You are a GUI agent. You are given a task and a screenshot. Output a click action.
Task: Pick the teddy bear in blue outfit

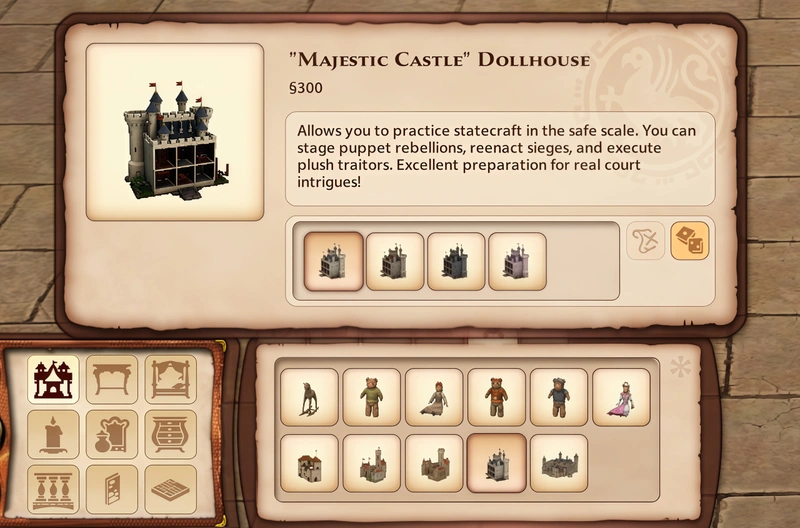point(559,398)
